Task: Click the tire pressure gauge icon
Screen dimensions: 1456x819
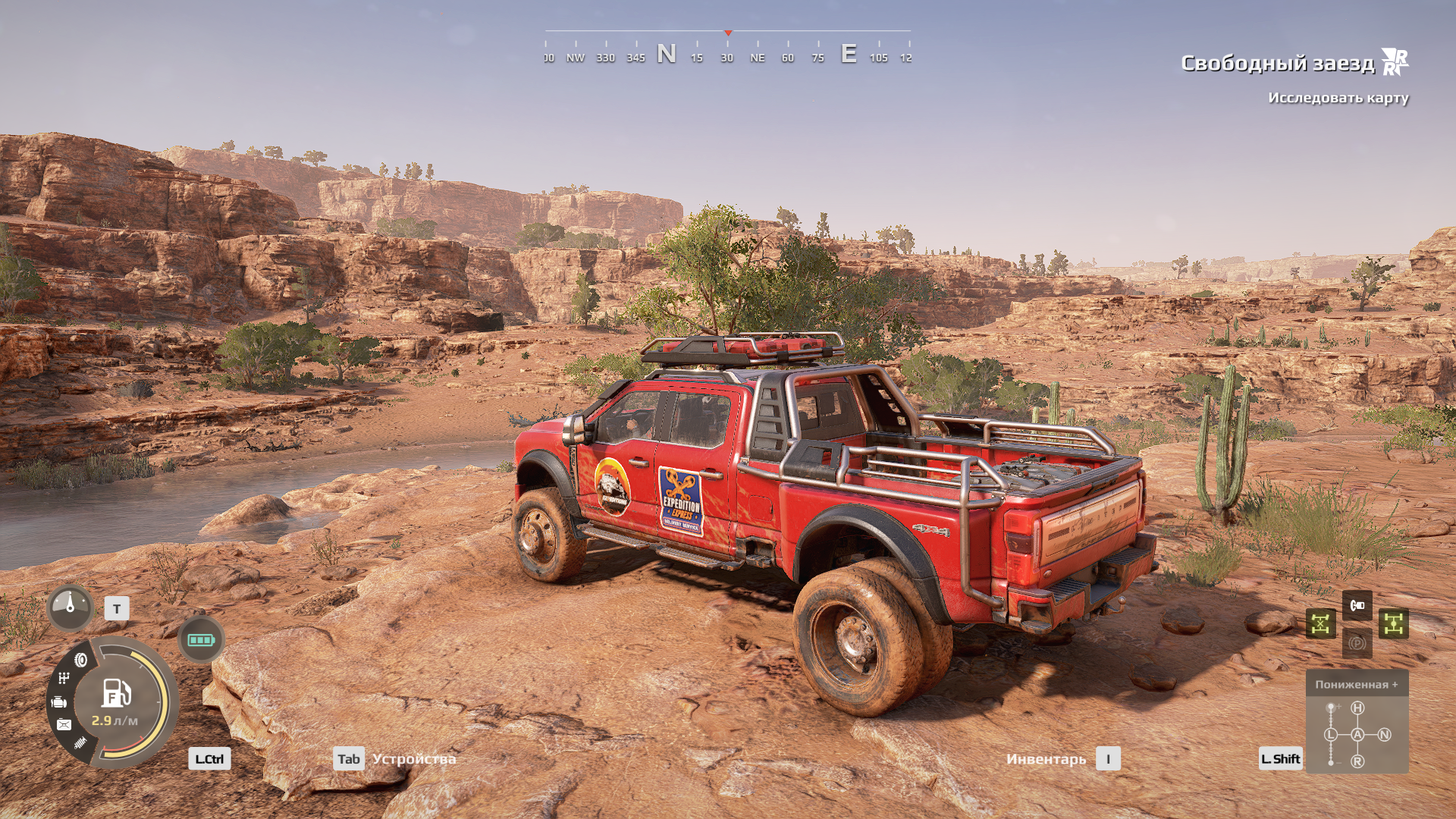Action: click(71, 607)
